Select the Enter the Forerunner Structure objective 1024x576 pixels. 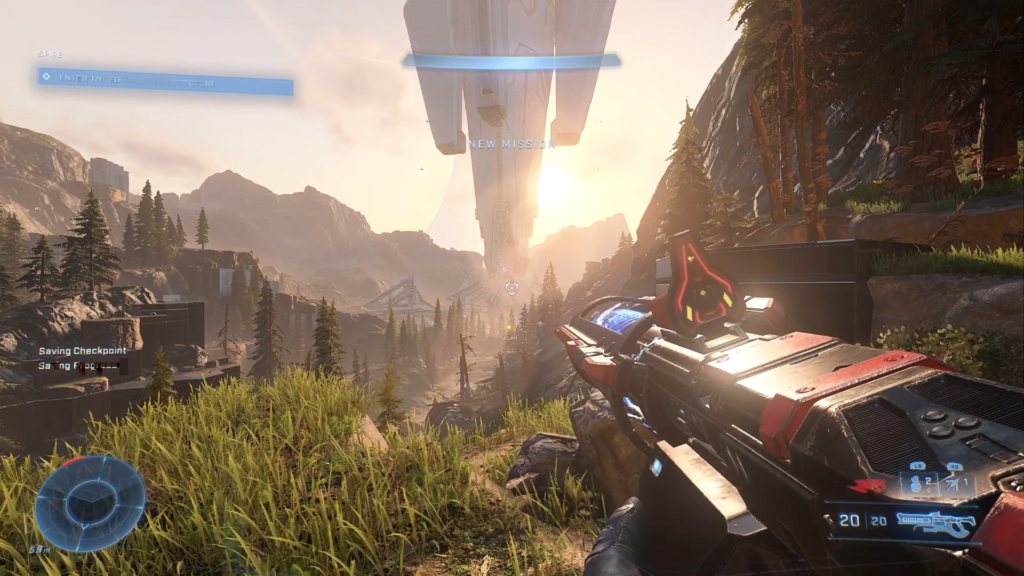165,81
